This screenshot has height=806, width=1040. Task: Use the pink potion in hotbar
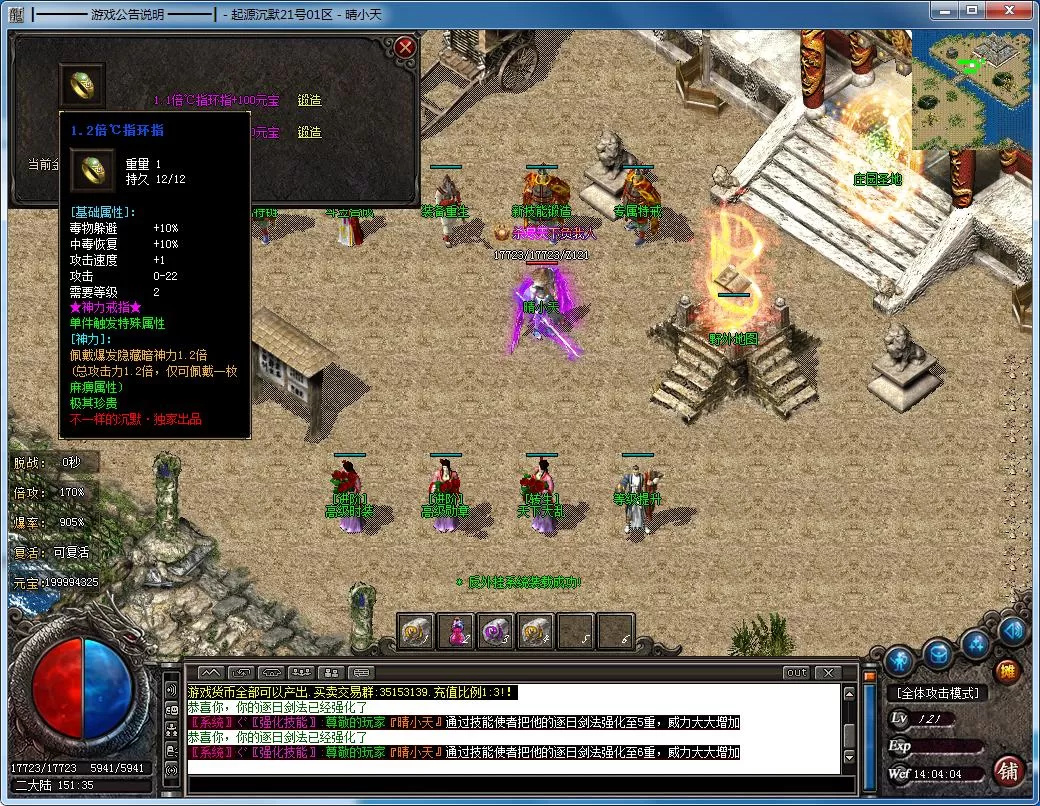point(456,631)
